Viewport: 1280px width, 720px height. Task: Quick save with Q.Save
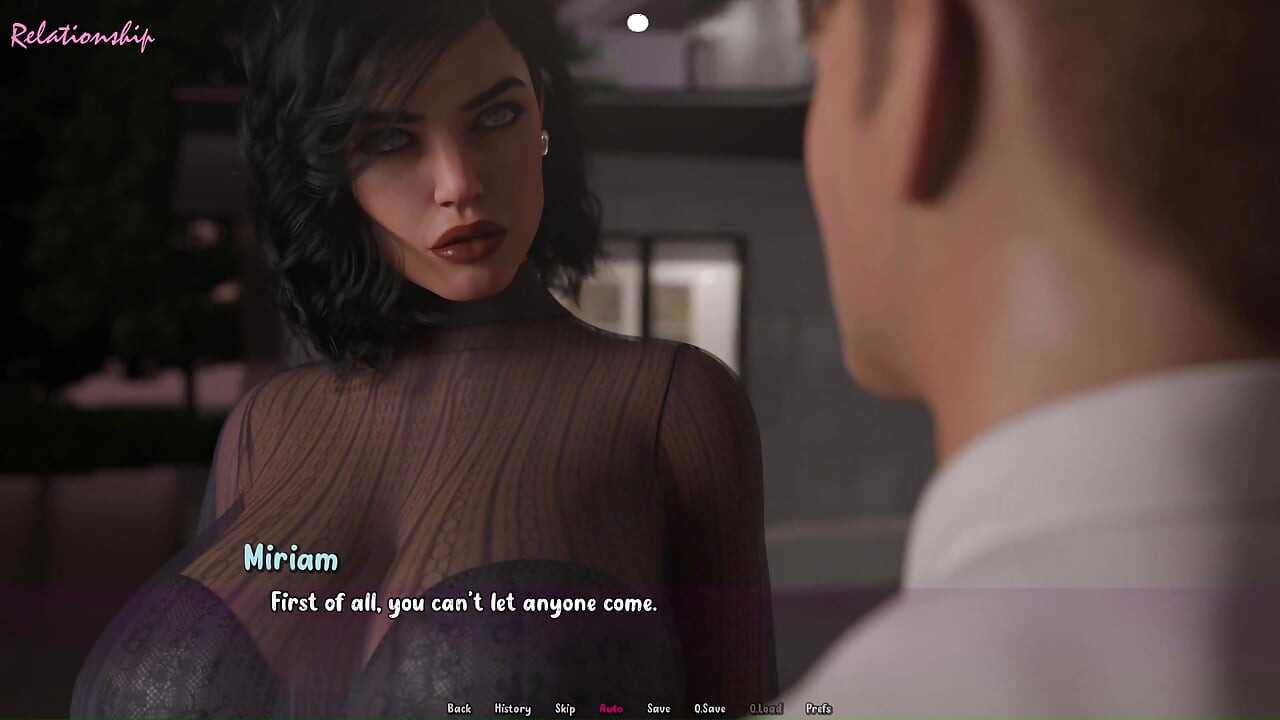pyautogui.click(x=710, y=709)
